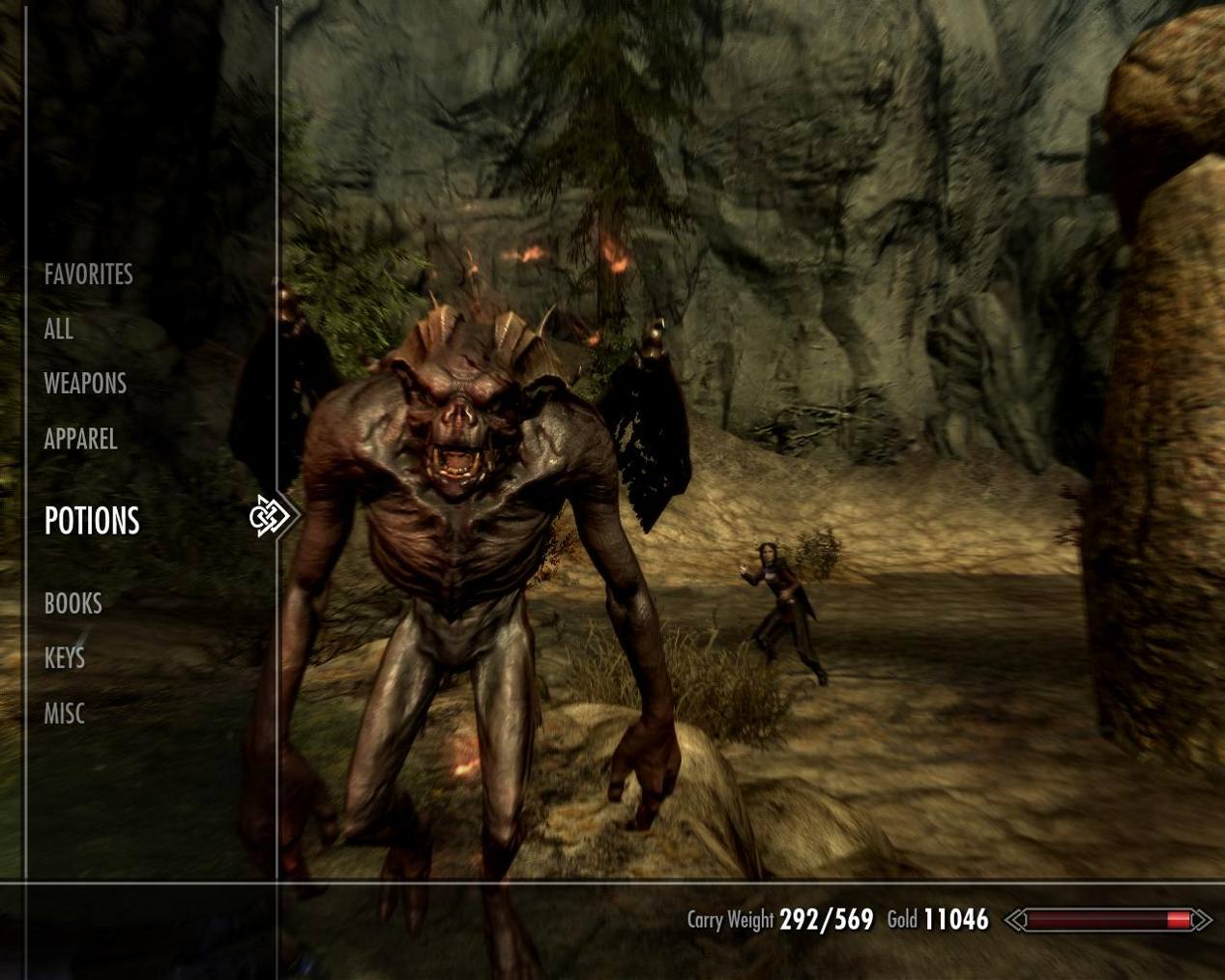Browse the Books category
Screen dimensions: 1225x980
point(73,604)
